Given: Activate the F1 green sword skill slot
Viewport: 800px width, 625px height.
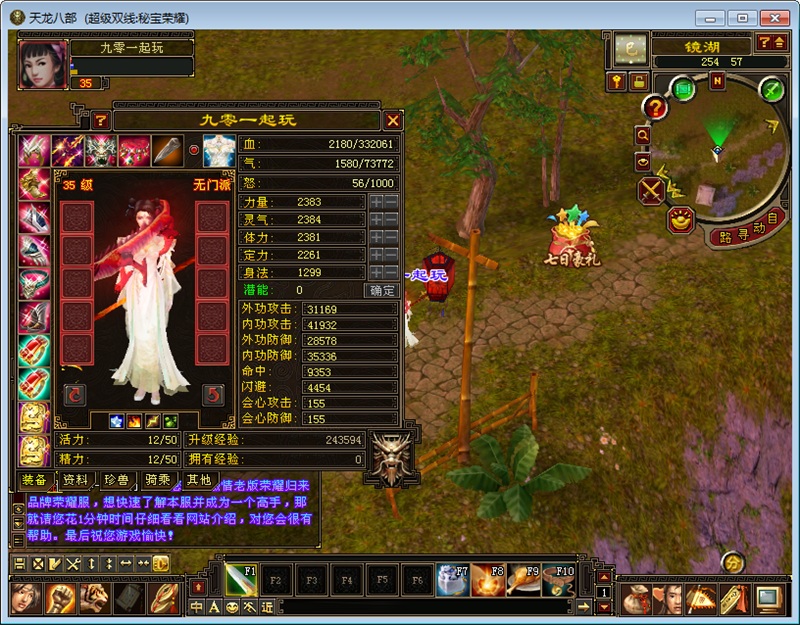Looking at the screenshot, I should 242,578.
